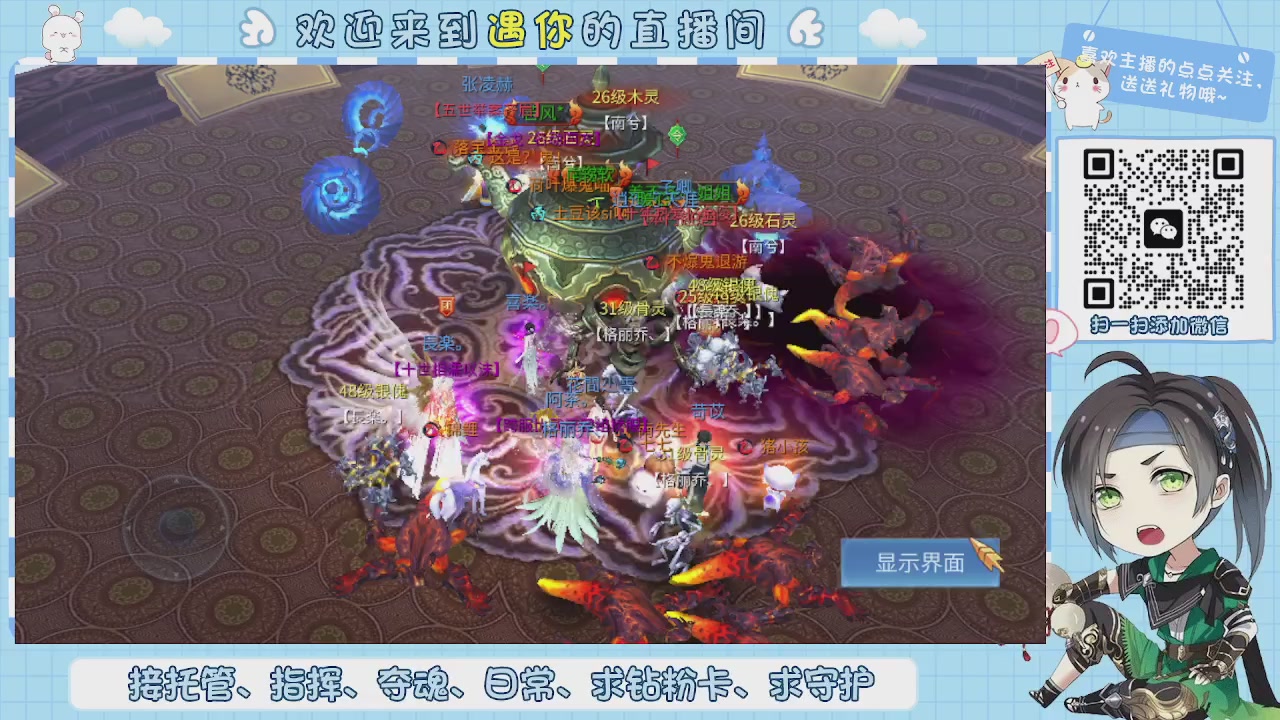
Task: Click the 南兮 name tag
Action: pos(626,122)
